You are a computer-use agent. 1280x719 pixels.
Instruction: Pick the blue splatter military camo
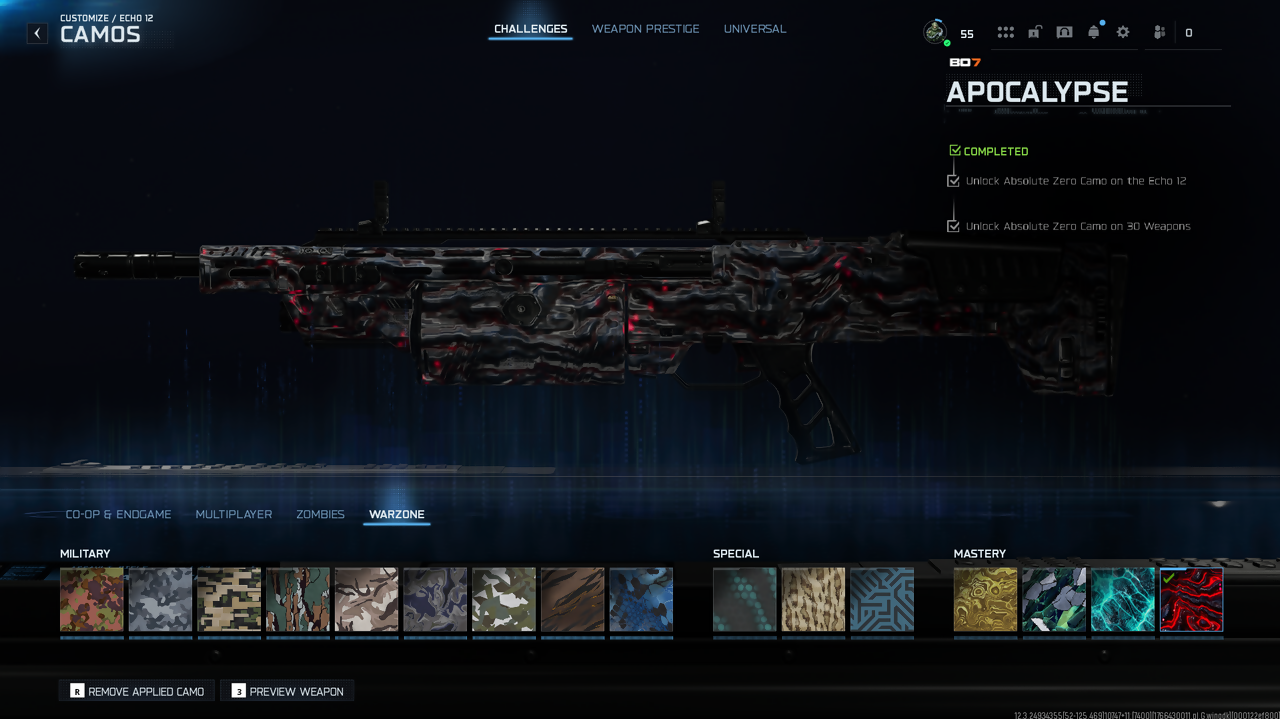pos(641,600)
